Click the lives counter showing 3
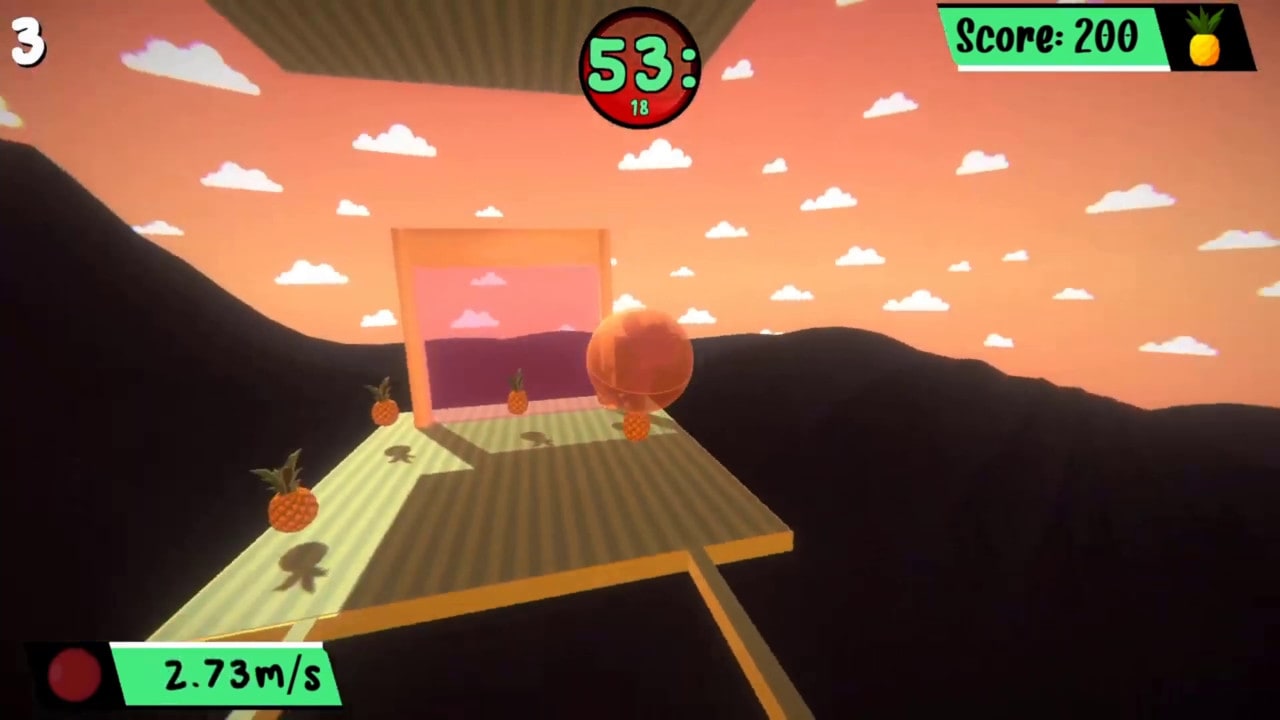Screen dimensions: 1280x720 [28, 43]
